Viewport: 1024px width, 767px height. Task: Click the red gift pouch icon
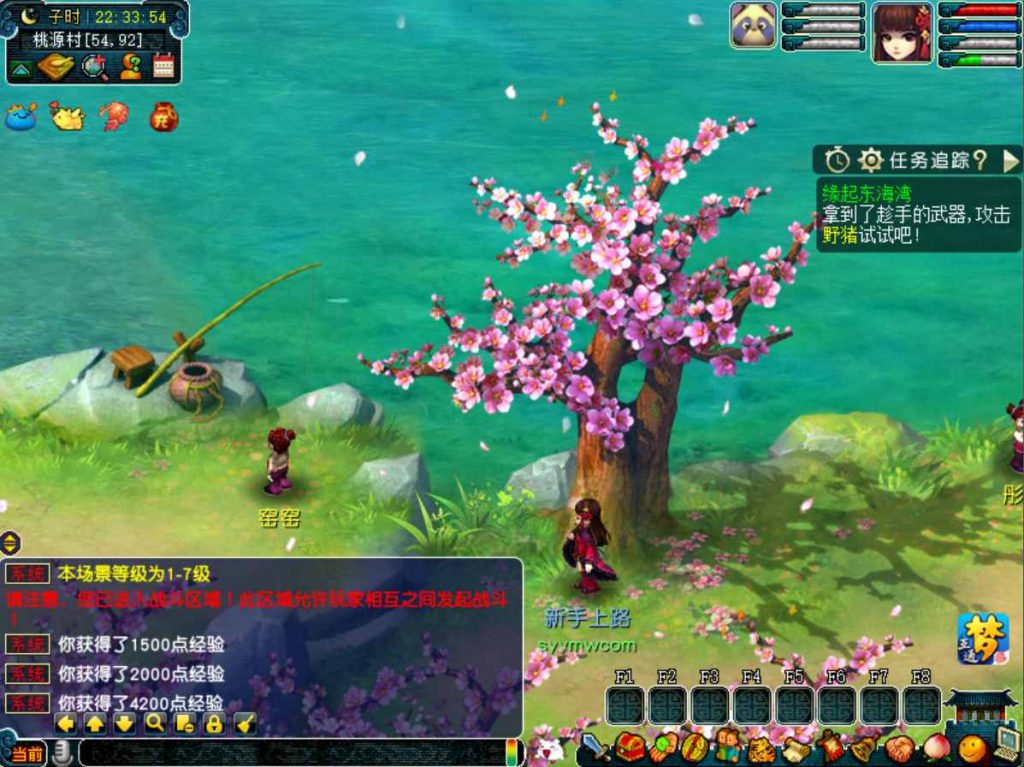coord(163,117)
